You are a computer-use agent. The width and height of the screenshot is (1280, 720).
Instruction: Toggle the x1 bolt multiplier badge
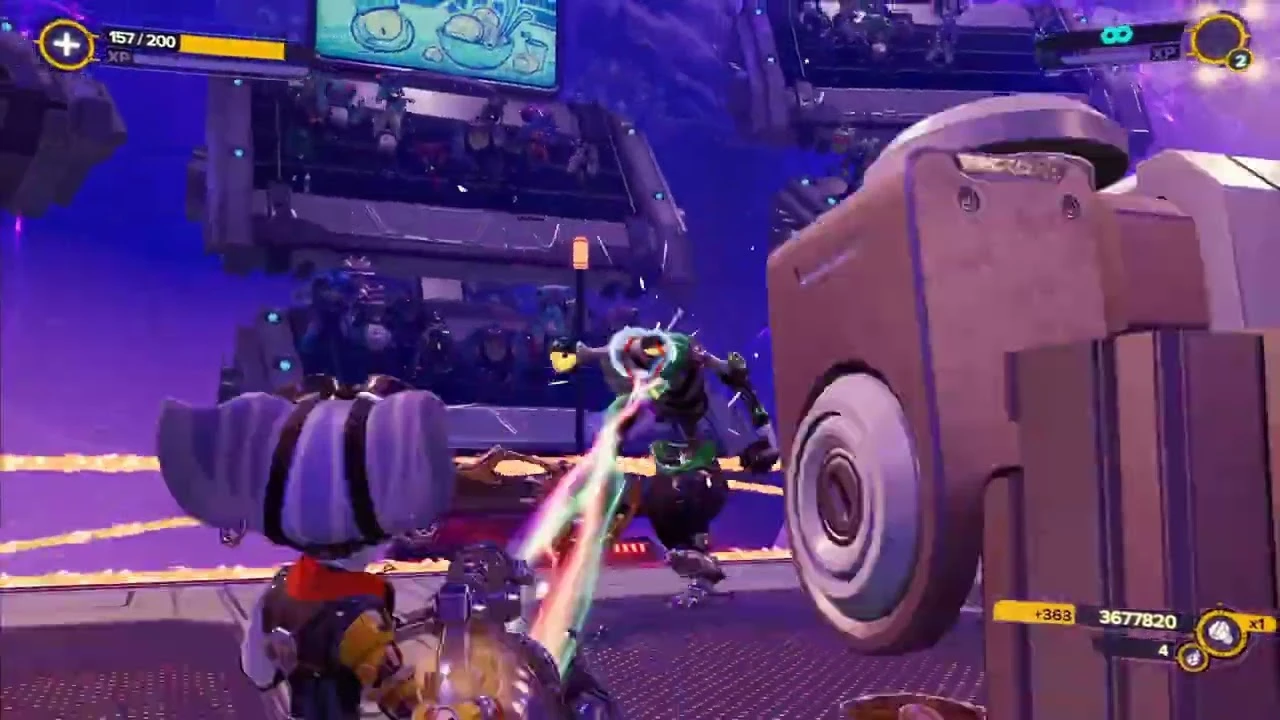(x=1255, y=625)
